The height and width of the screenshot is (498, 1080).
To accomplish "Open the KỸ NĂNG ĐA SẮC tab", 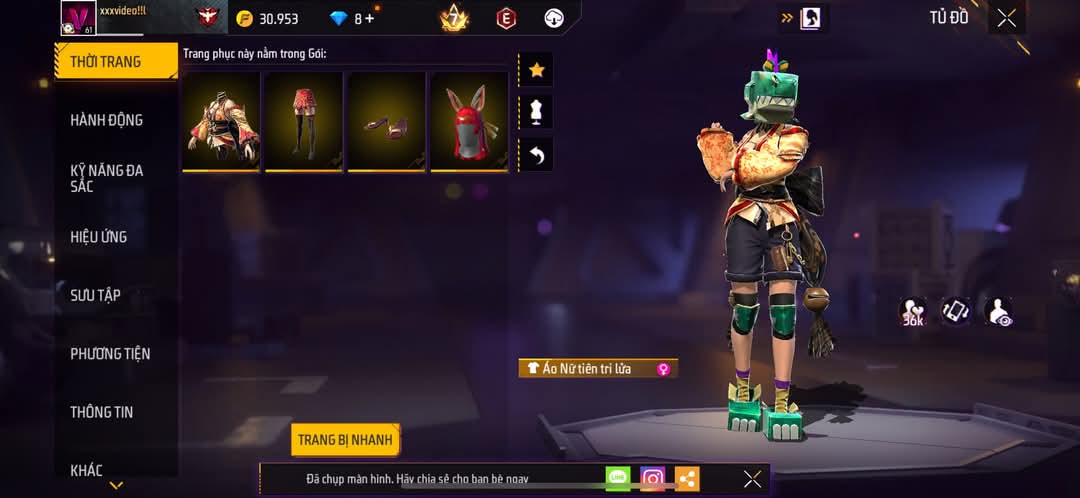I will [x=107, y=178].
